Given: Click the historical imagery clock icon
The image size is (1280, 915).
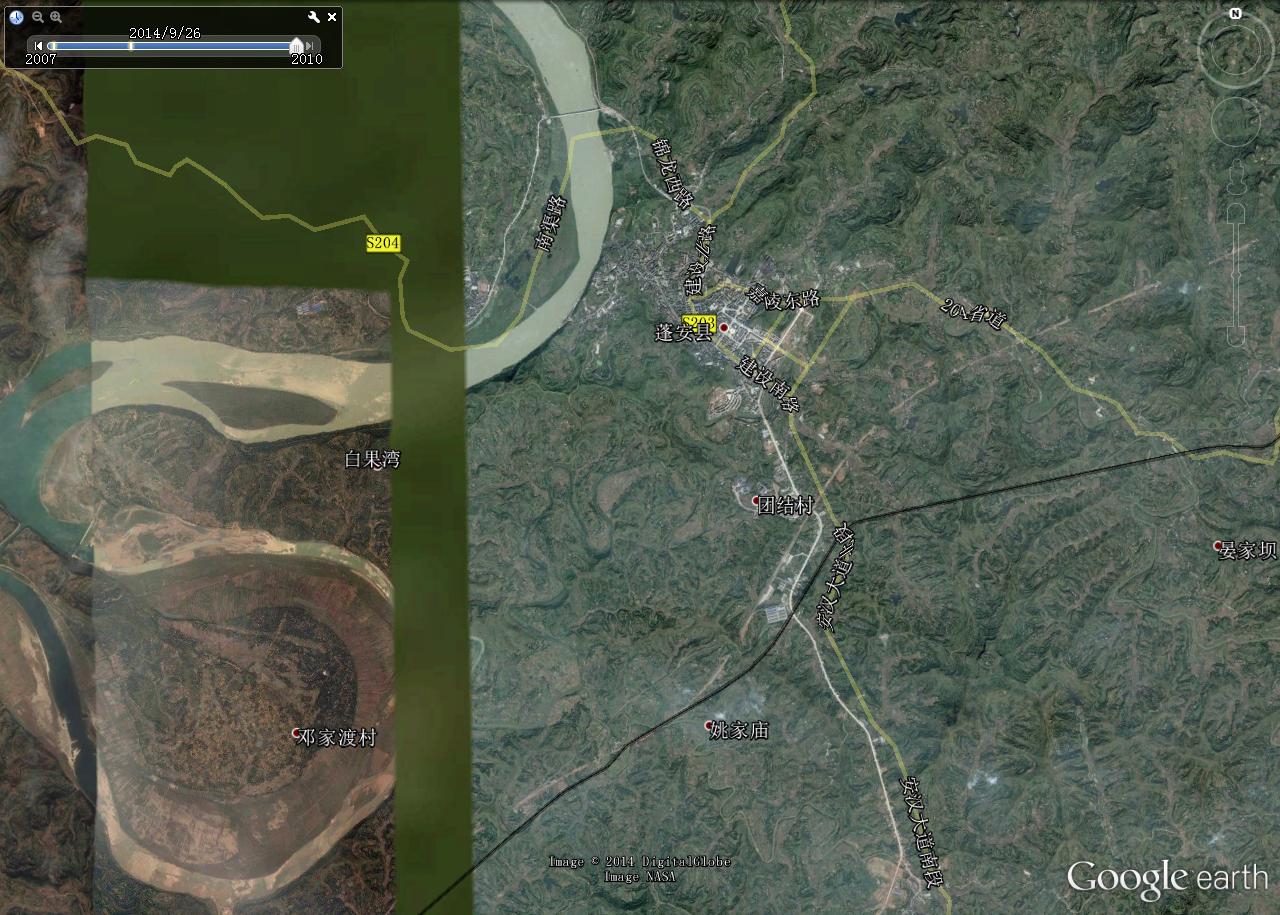Looking at the screenshot, I should (x=16, y=17).
